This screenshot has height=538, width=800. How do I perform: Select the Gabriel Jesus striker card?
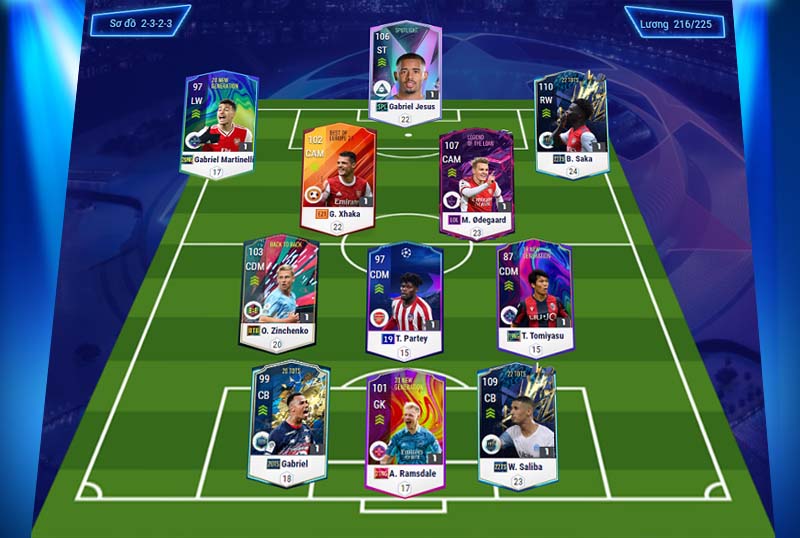point(405,68)
